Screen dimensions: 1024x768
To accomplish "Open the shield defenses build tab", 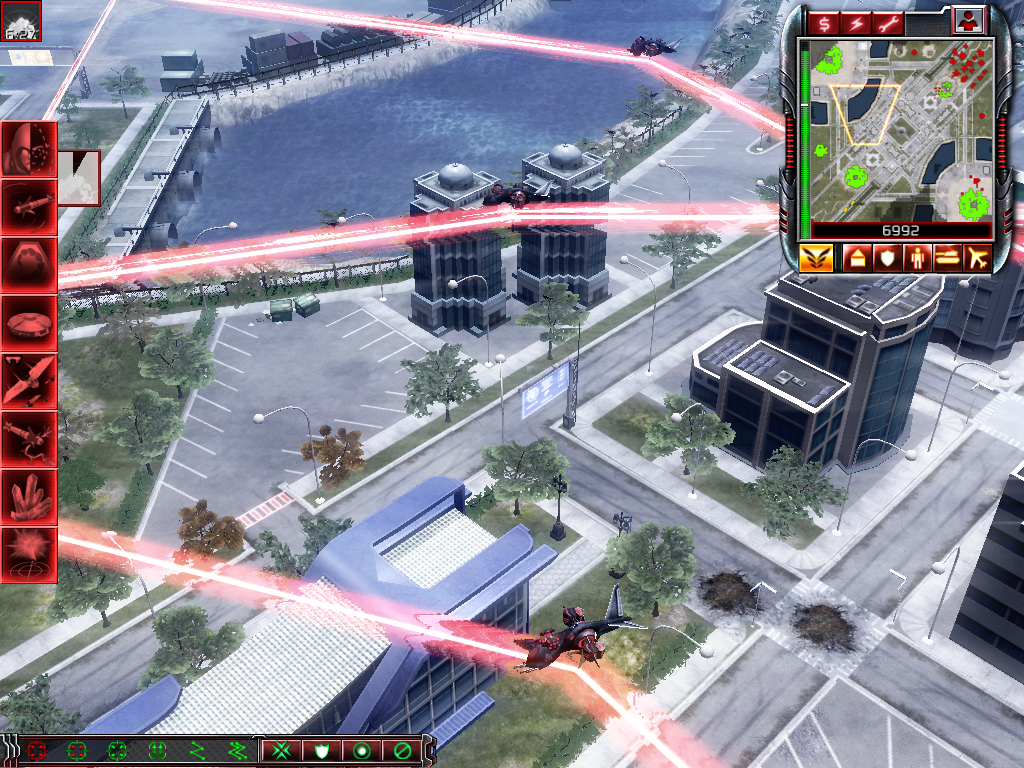I will click(x=887, y=258).
